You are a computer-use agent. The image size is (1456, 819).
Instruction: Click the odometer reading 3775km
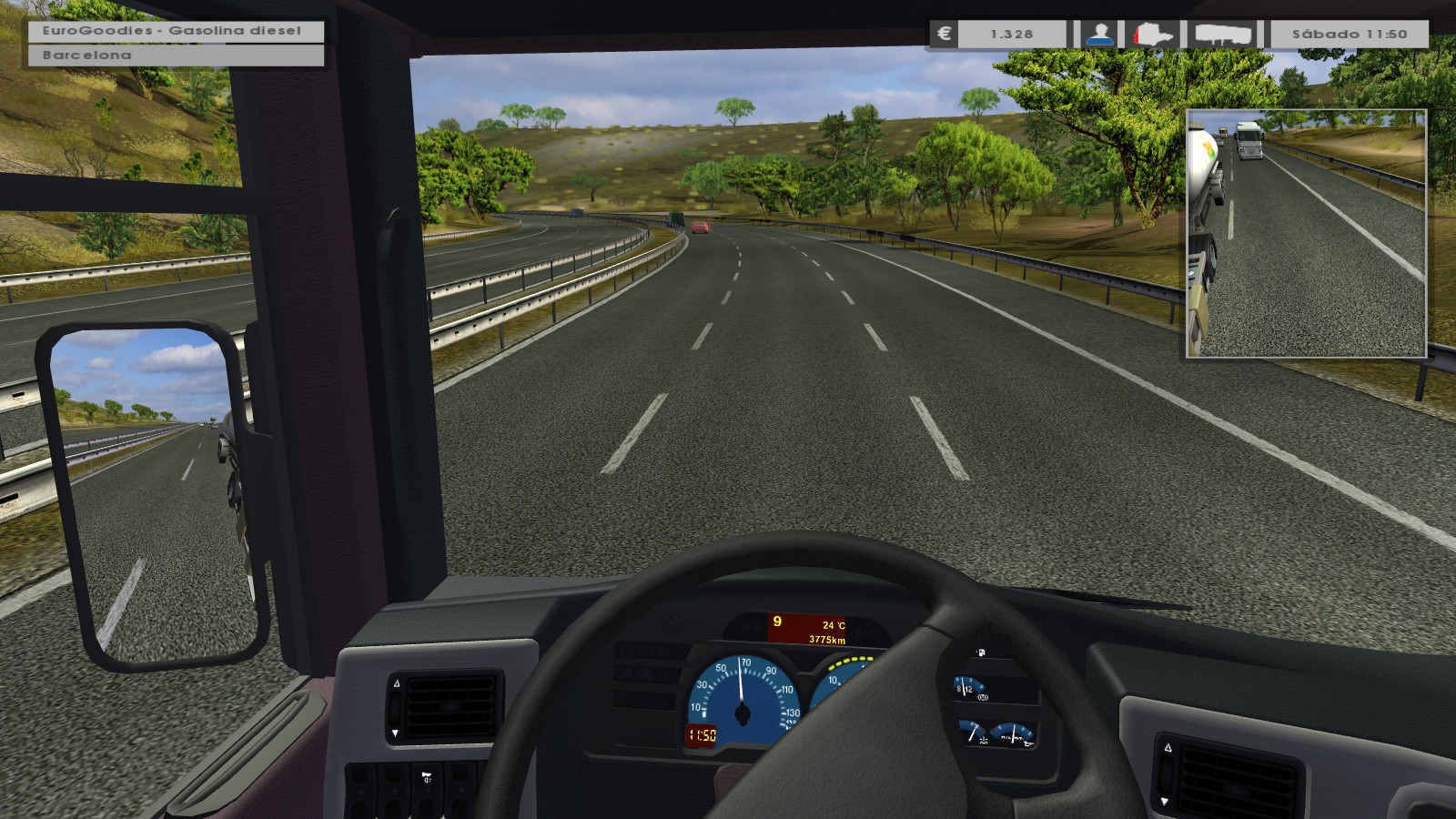pos(827,640)
